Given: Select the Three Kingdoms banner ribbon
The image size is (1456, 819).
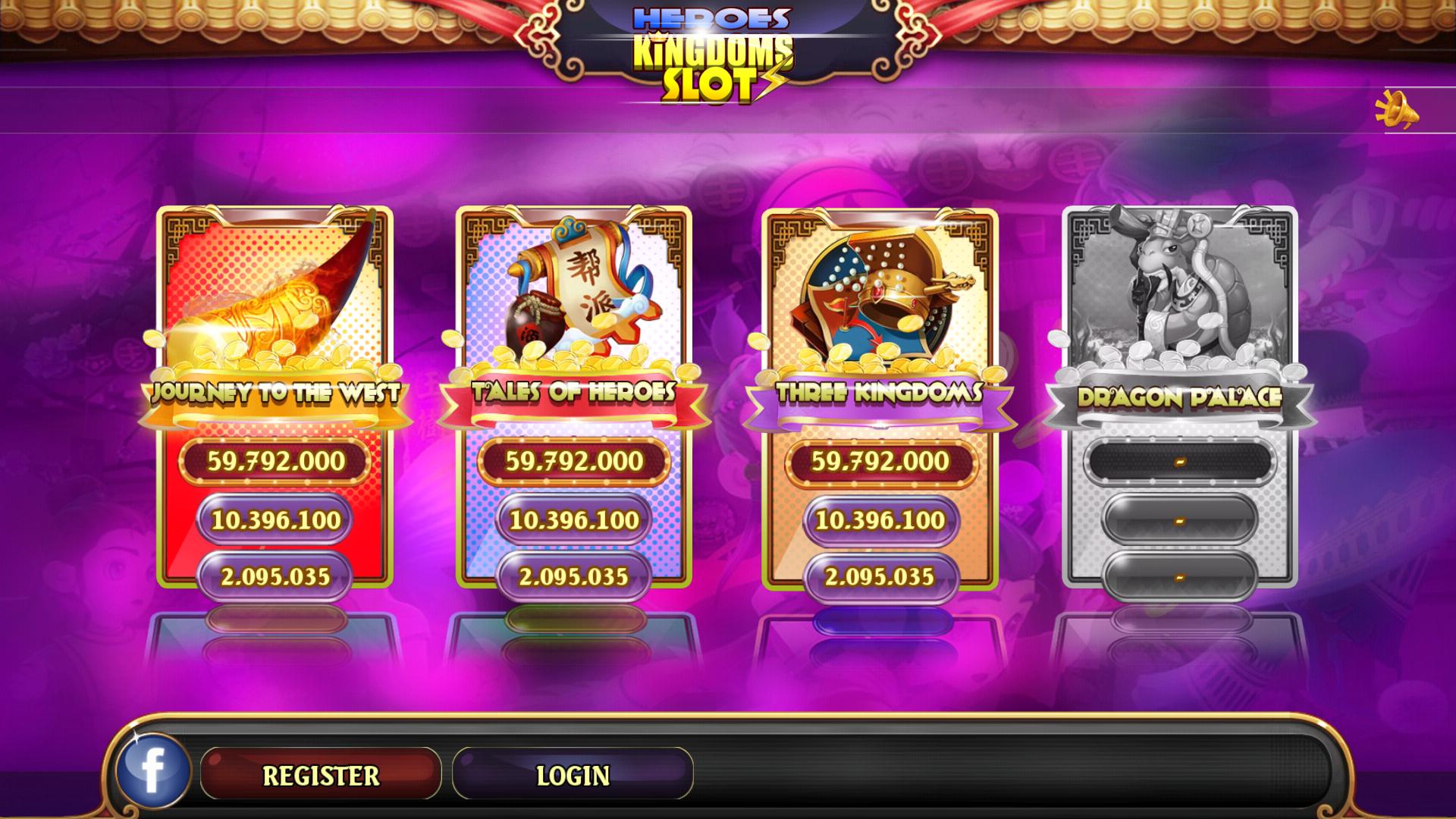Looking at the screenshot, I should pyautogui.click(x=880, y=394).
